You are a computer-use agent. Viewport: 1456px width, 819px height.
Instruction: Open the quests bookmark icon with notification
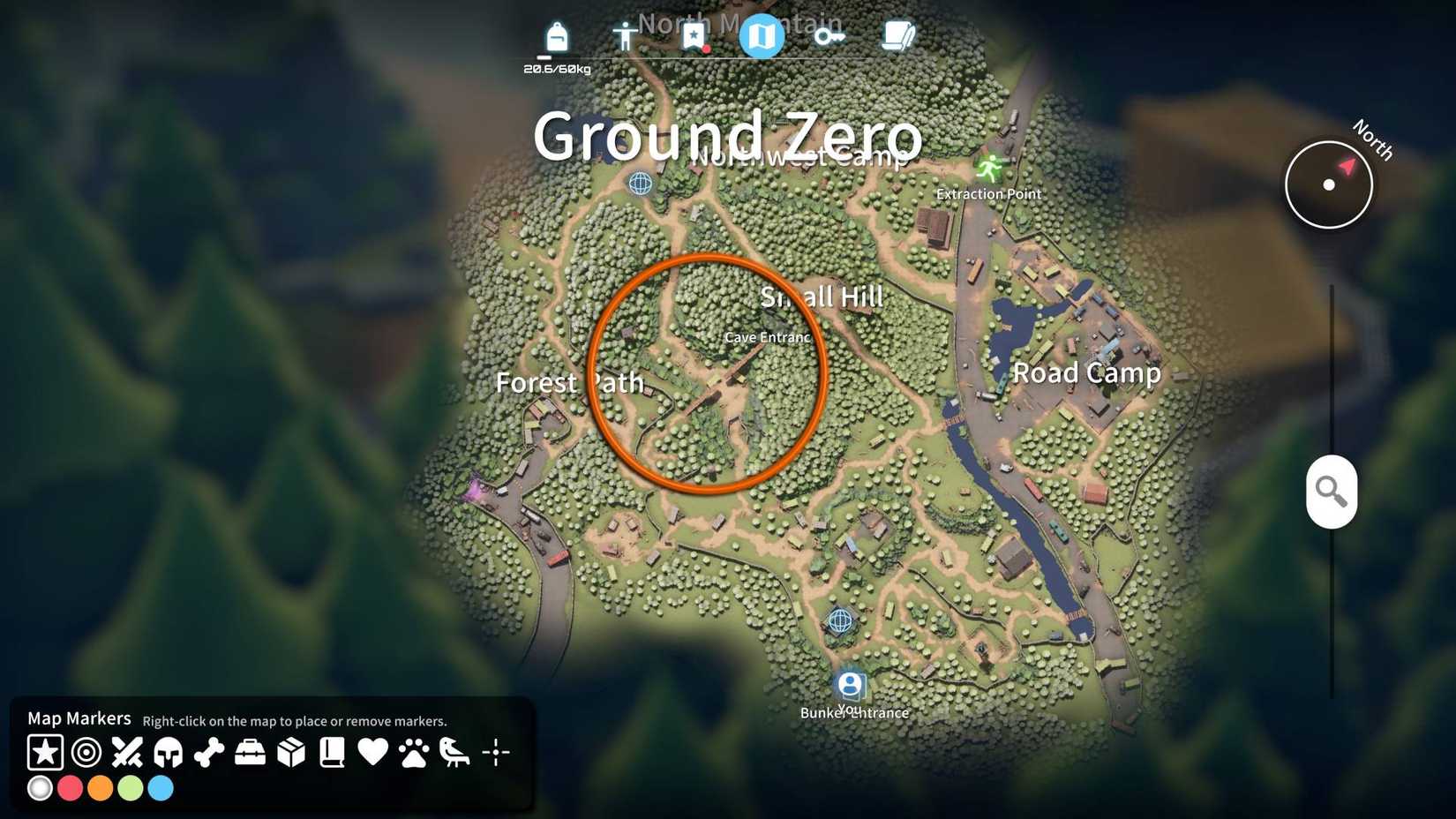pyautogui.click(x=694, y=35)
